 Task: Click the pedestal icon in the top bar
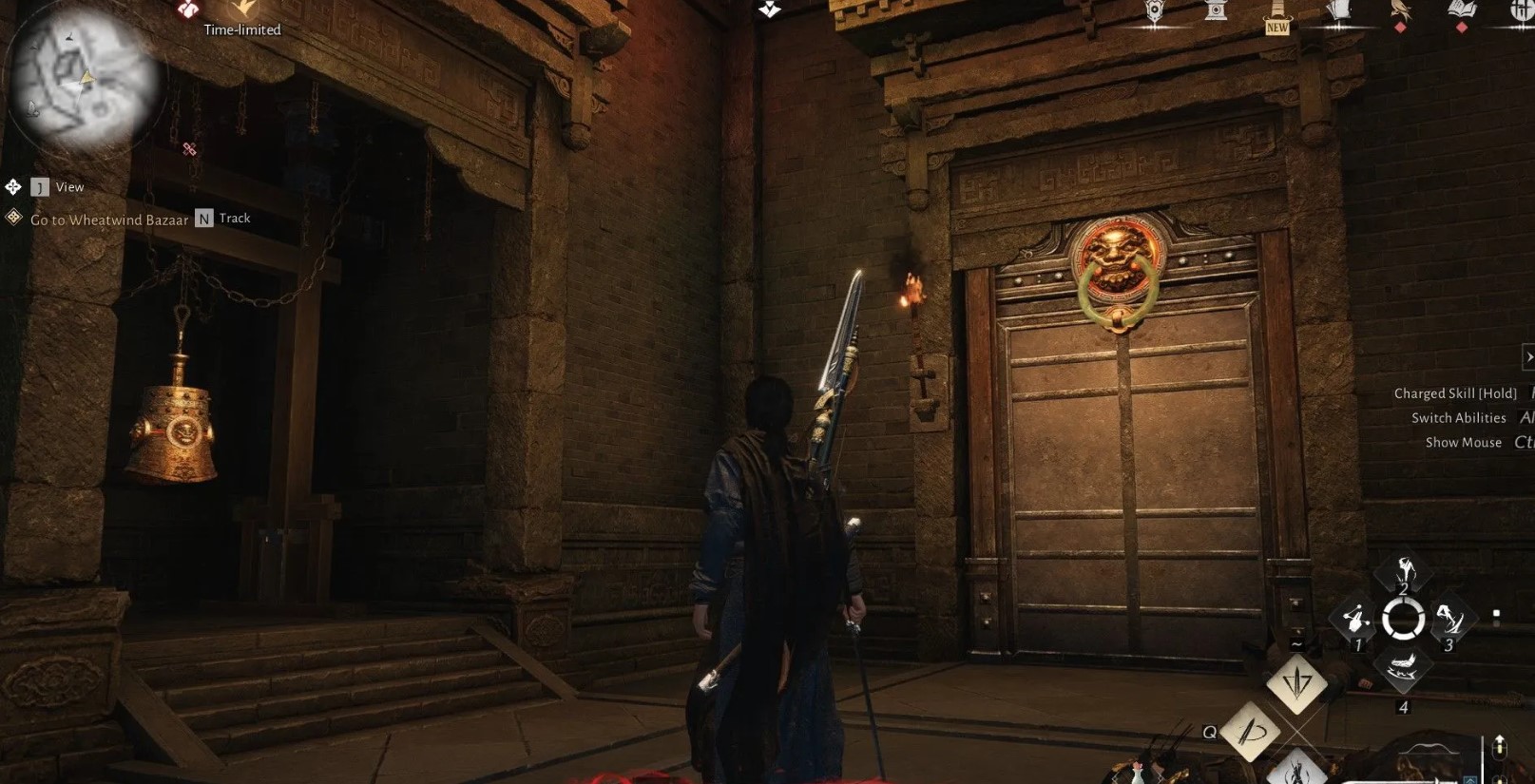coord(1216,11)
